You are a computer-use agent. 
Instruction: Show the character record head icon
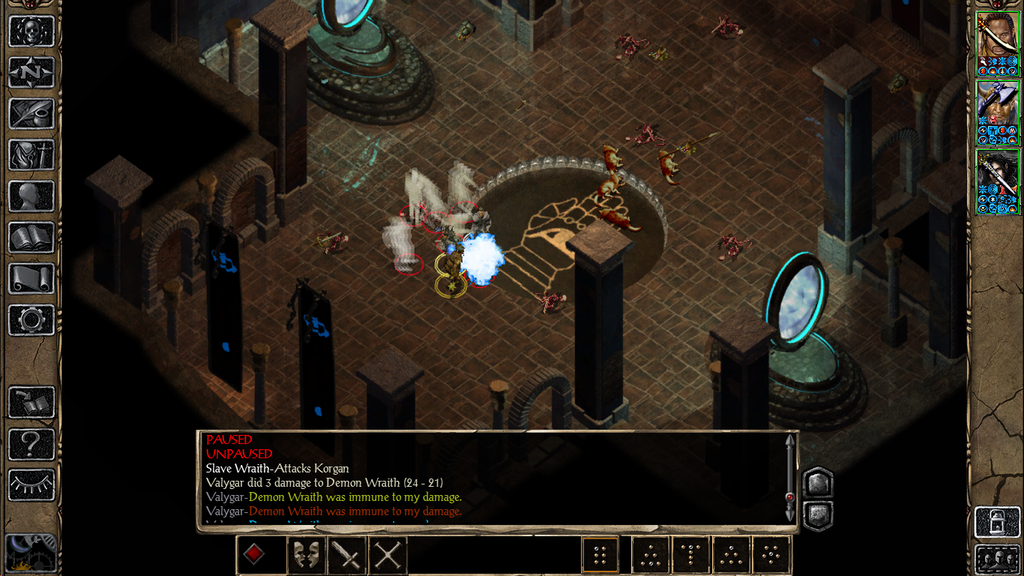[x=31, y=196]
